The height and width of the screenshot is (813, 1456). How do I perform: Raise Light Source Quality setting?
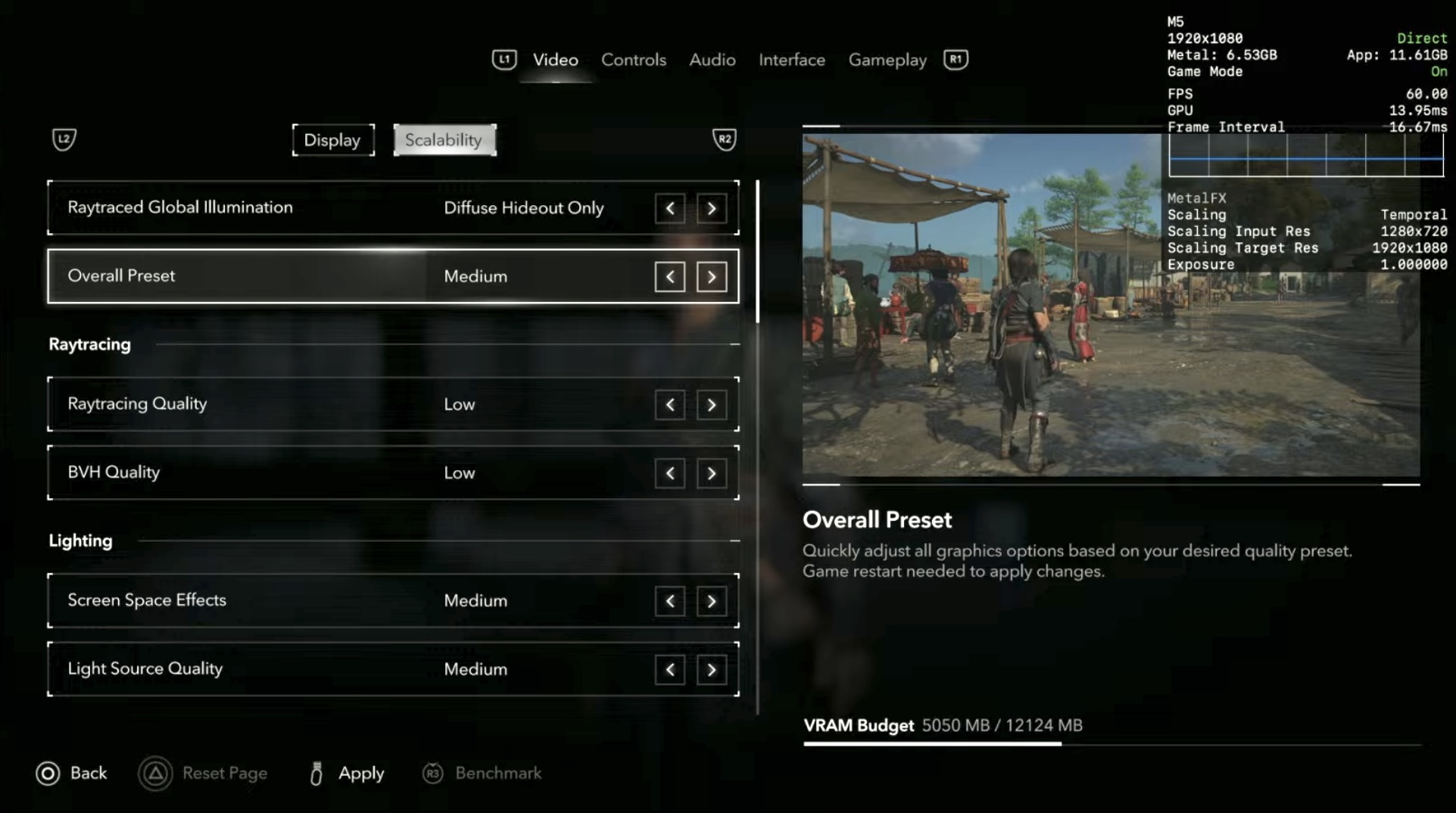(711, 669)
